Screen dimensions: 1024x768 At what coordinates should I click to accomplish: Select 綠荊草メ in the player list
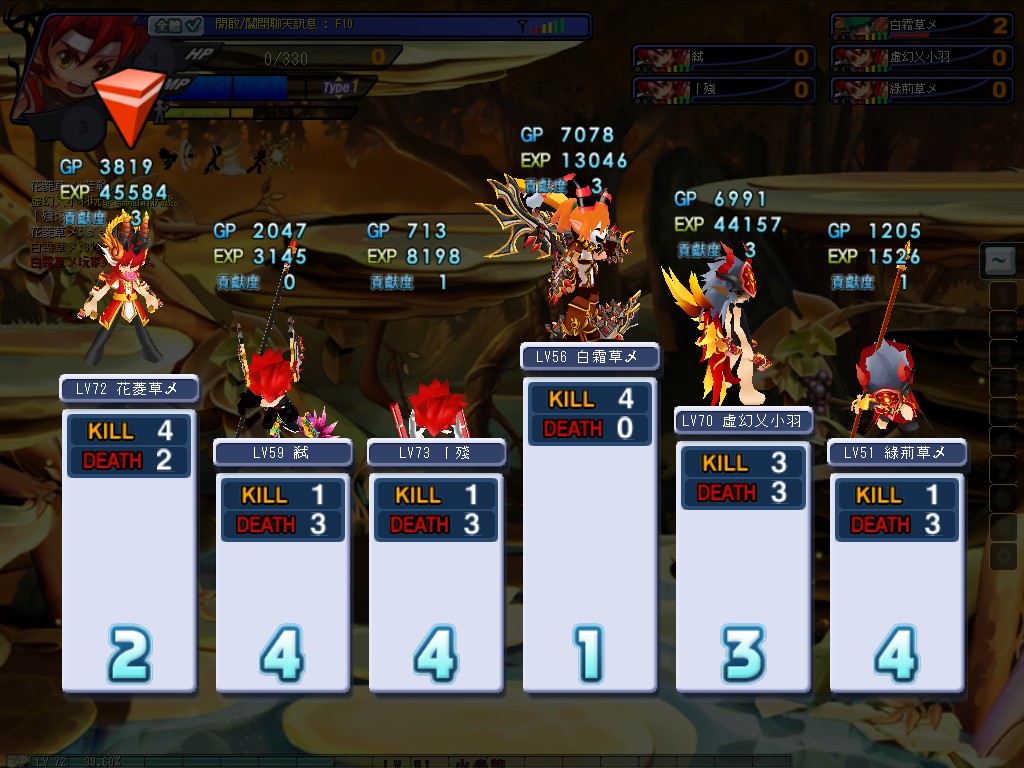(x=921, y=90)
